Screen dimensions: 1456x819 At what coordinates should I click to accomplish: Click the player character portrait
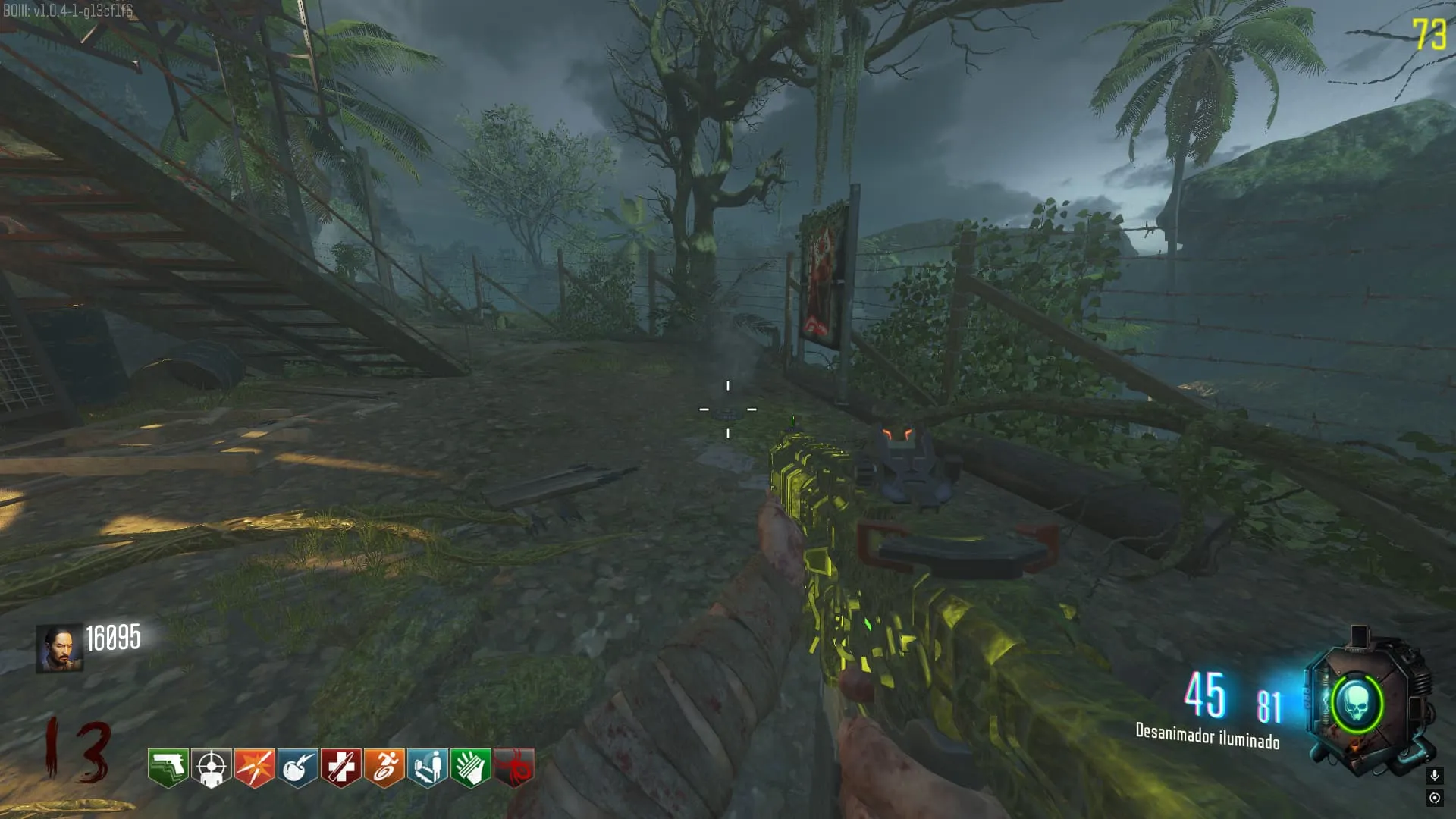tap(59, 648)
